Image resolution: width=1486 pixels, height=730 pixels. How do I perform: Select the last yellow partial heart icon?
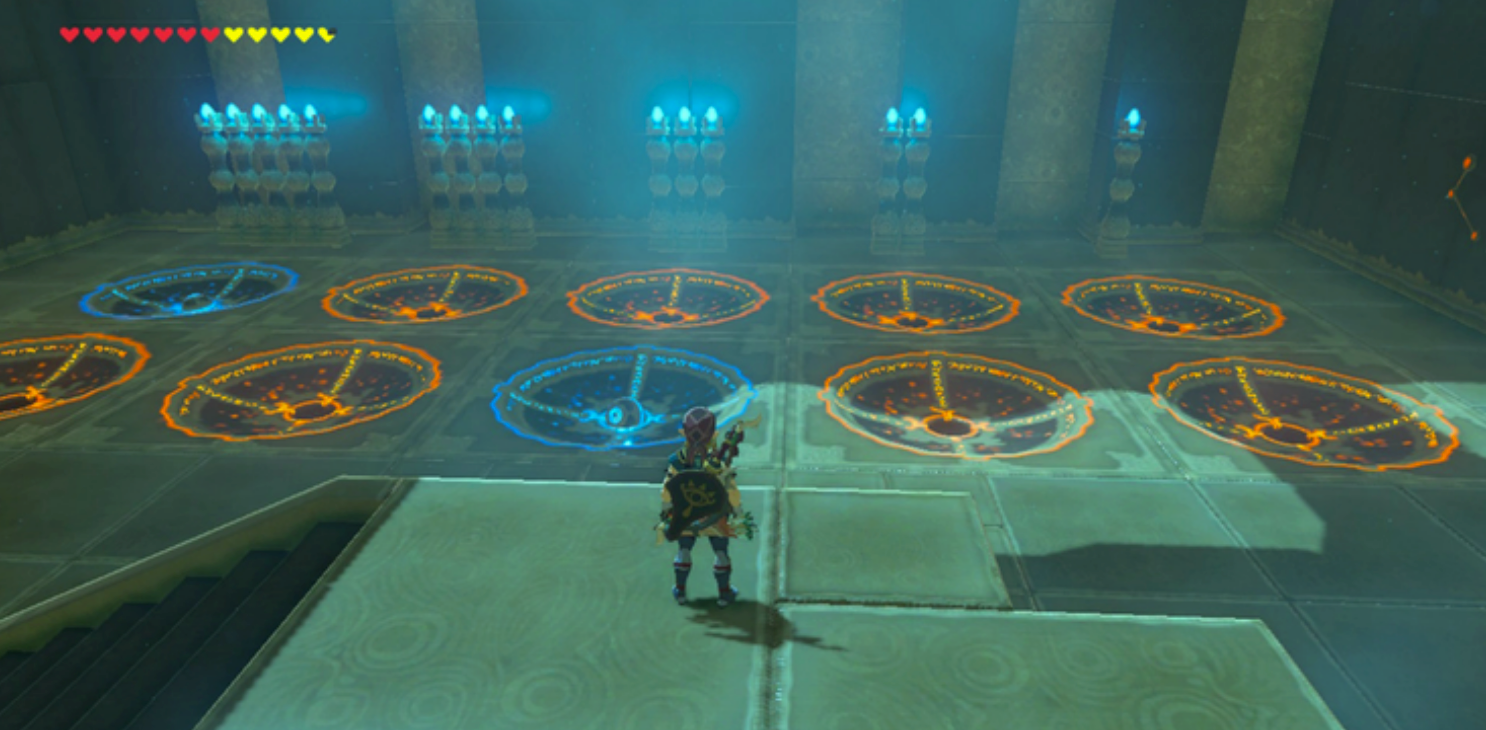[x=326, y=32]
